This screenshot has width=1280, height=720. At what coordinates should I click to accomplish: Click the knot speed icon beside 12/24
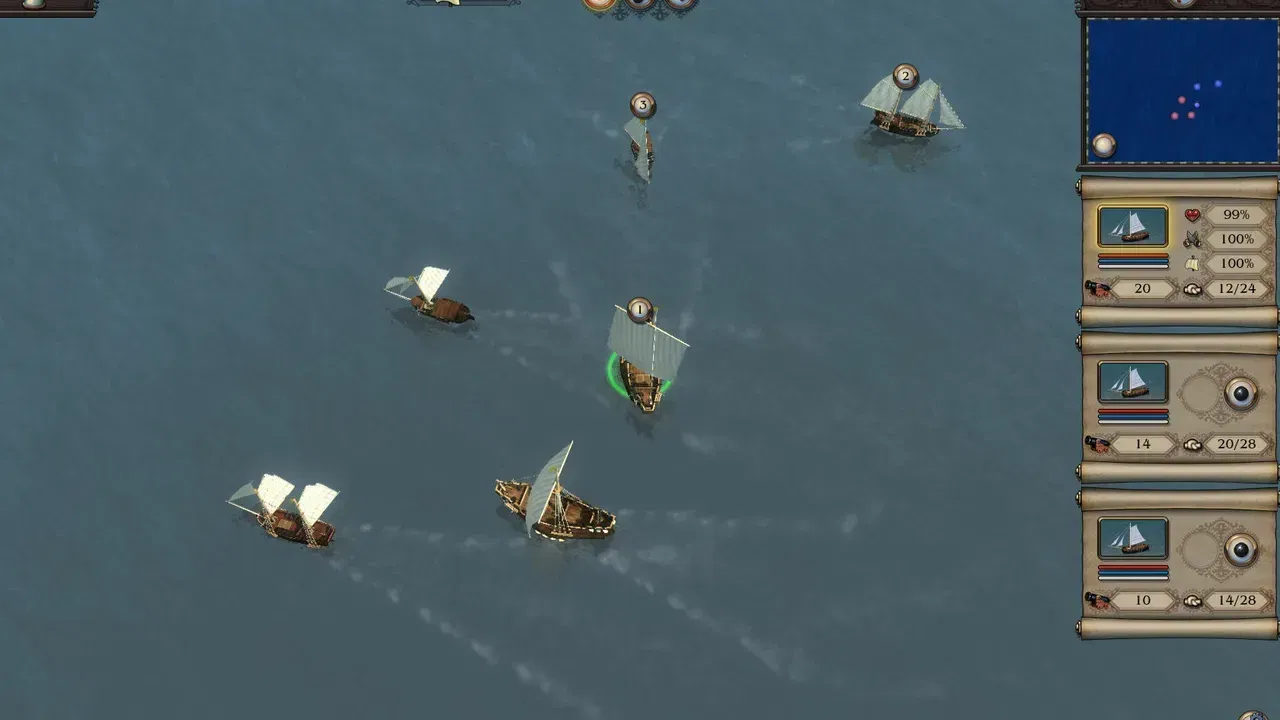(x=1192, y=289)
